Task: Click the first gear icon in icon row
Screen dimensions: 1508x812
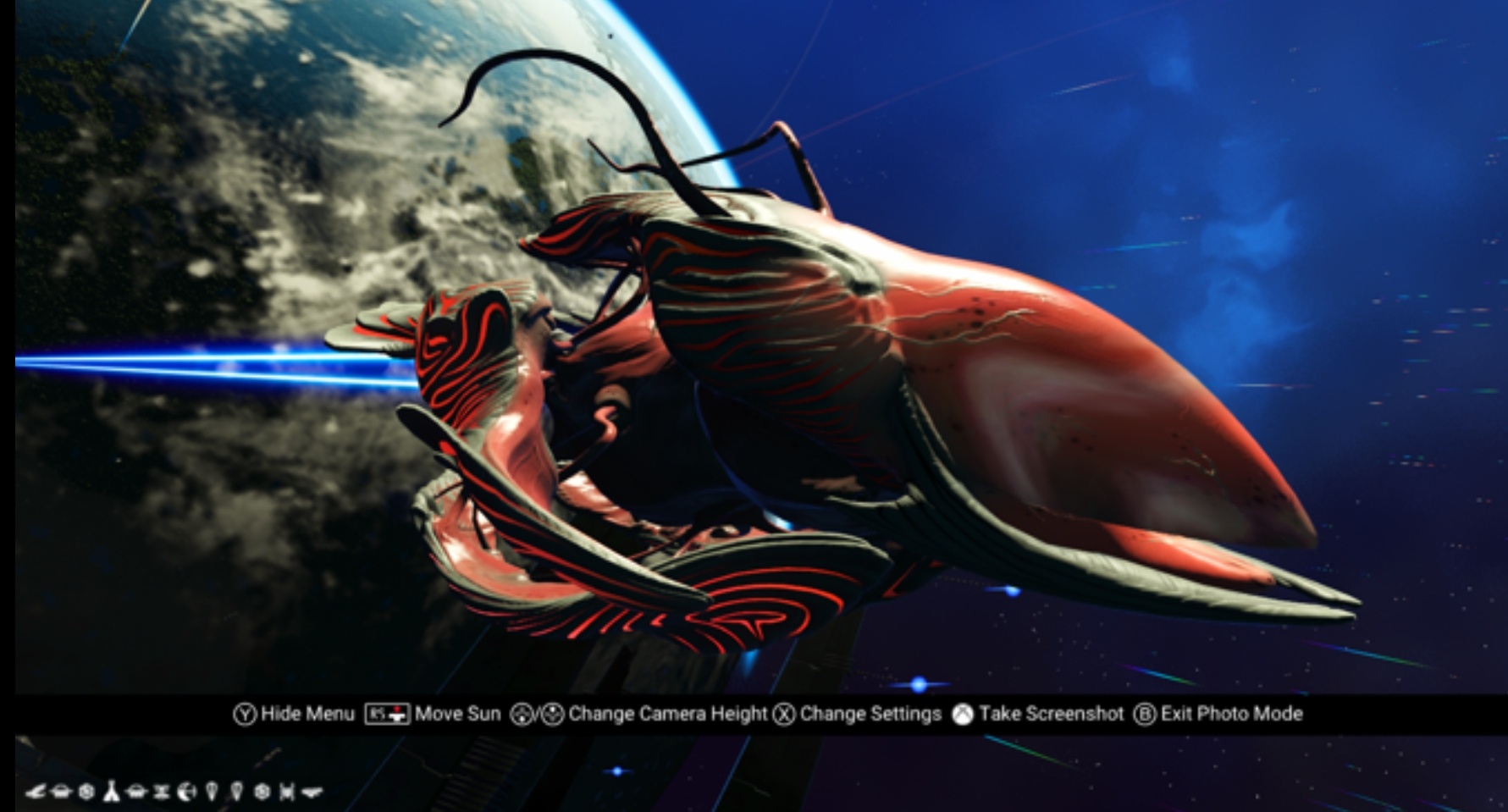Action: point(86,792)
